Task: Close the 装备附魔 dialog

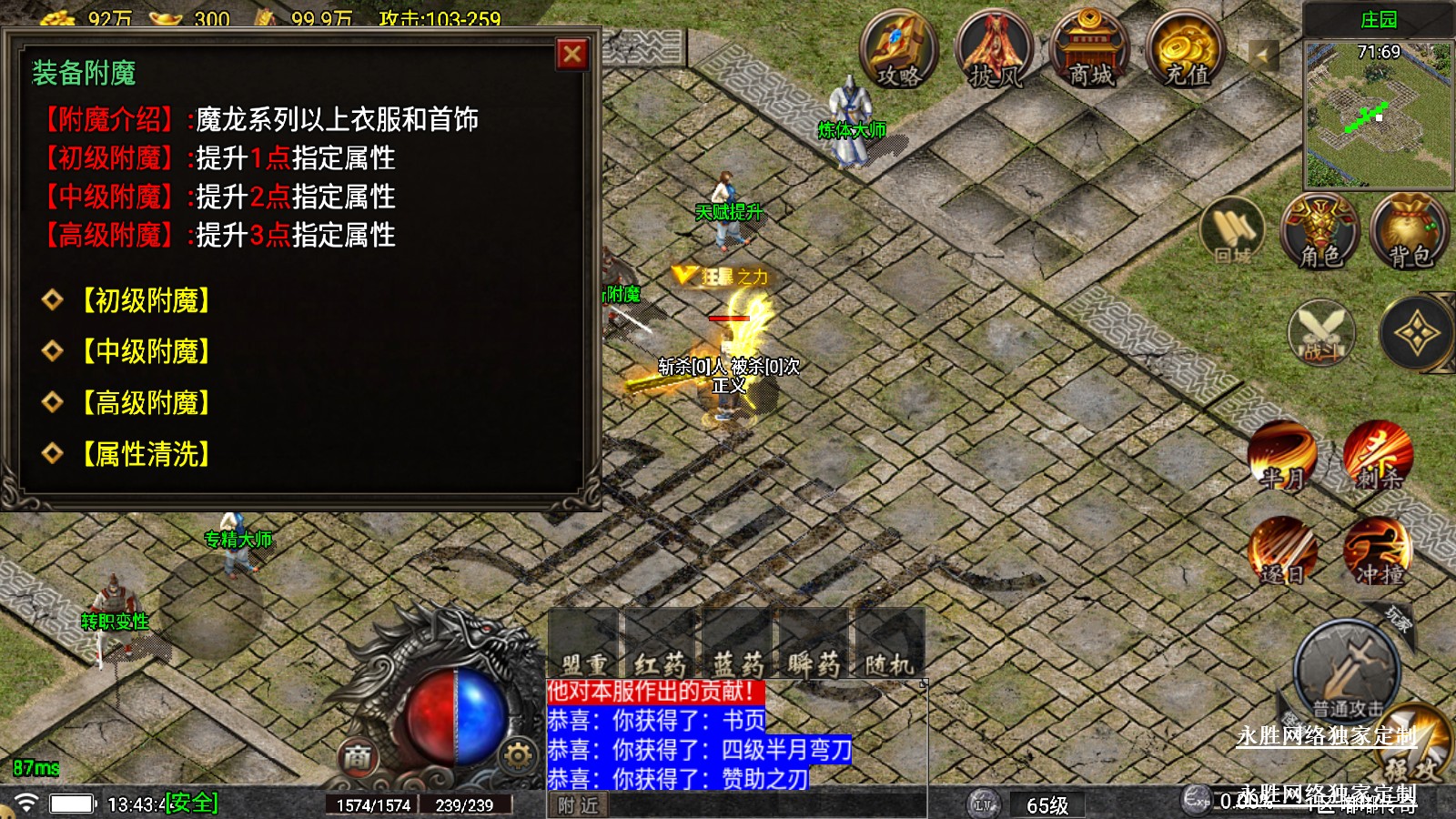Action: [572, 55]
